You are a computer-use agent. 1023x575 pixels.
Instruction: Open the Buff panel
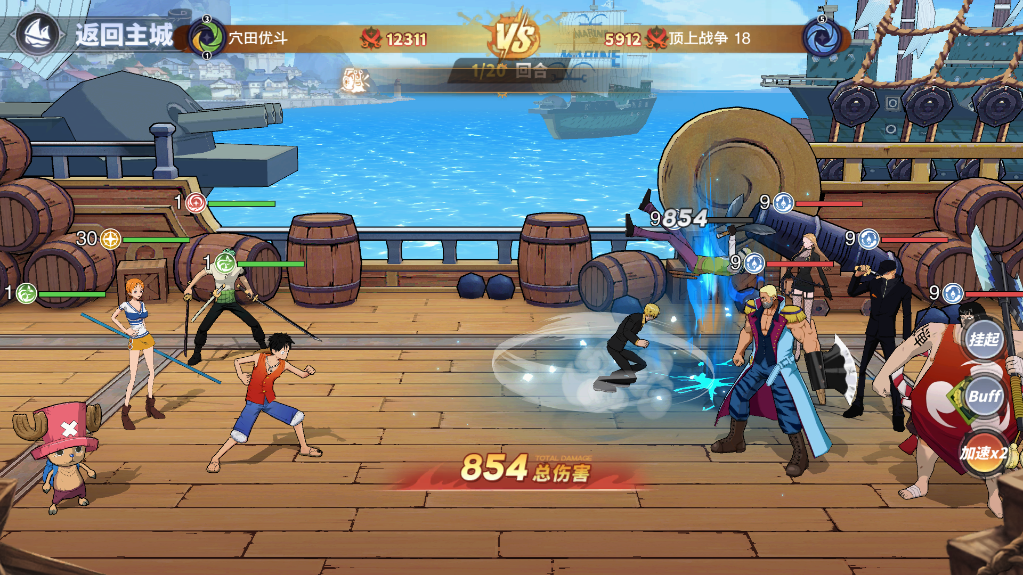tap(983, 396)
